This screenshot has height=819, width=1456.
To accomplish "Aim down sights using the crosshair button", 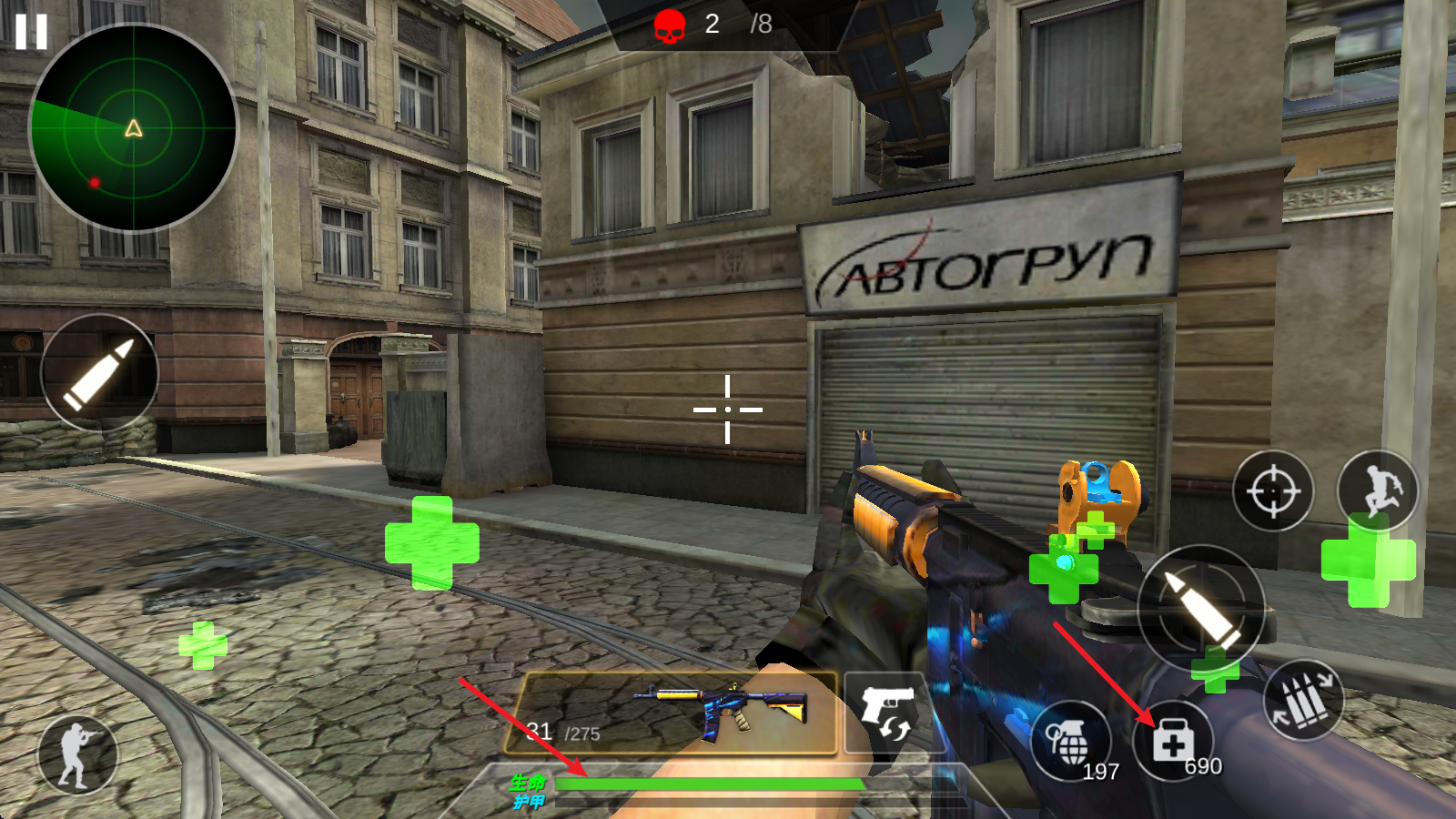I will pos(1273,490).
